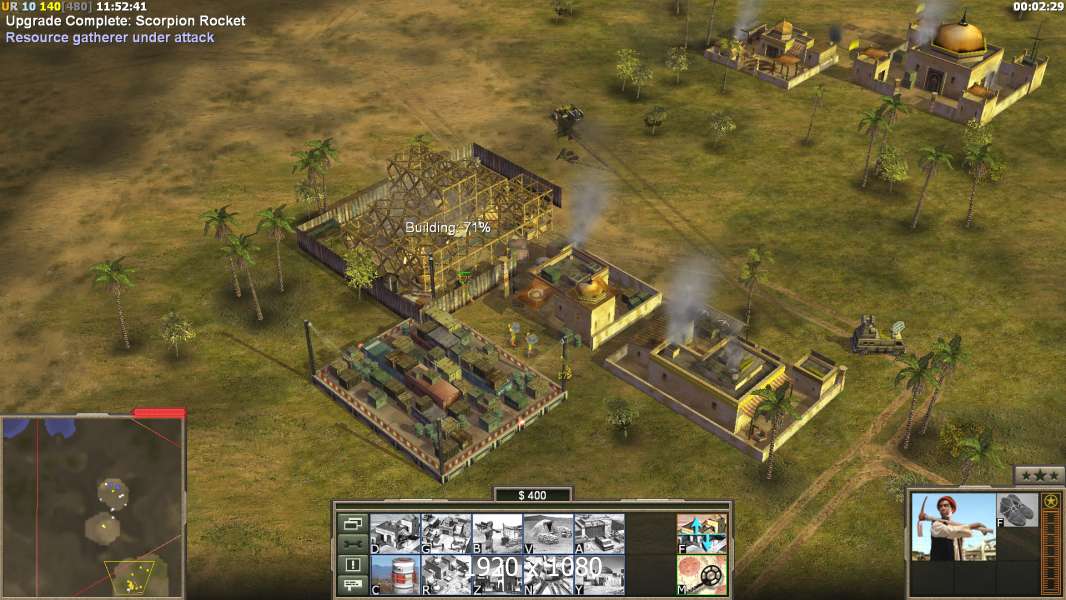Open the three-star general's powers button
This screenshot has width=1066, height=600.
coord(1039,475)
